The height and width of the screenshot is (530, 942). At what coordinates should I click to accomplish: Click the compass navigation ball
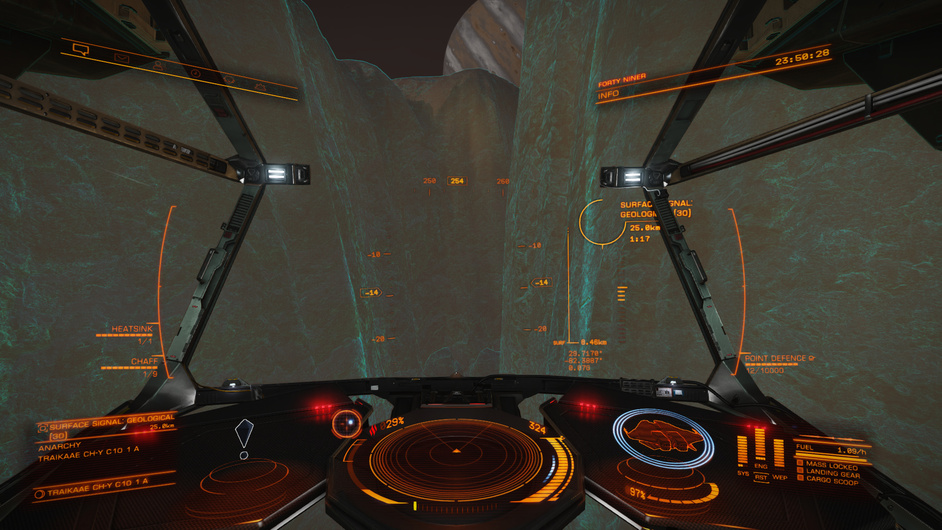click(x=348, y=422)
